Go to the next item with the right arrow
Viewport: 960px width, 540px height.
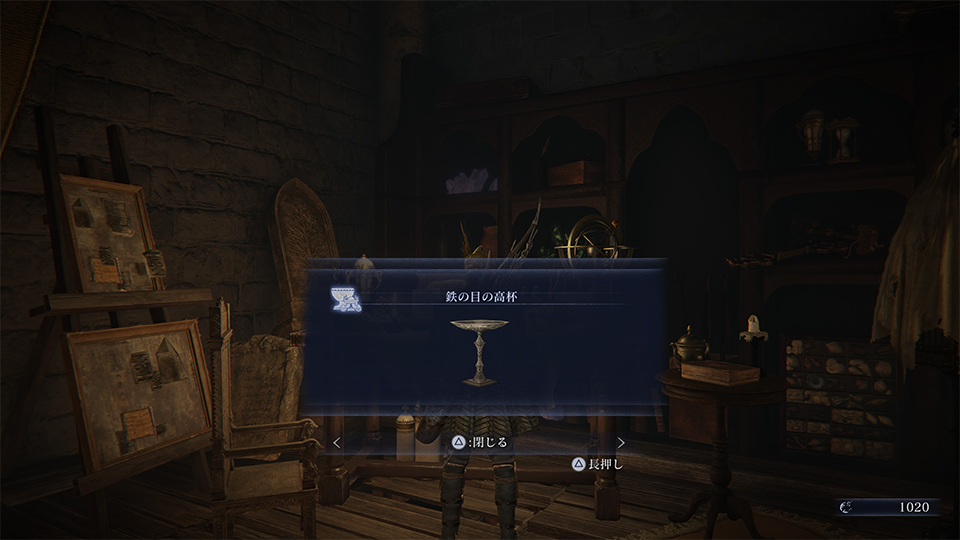[621, 442]
